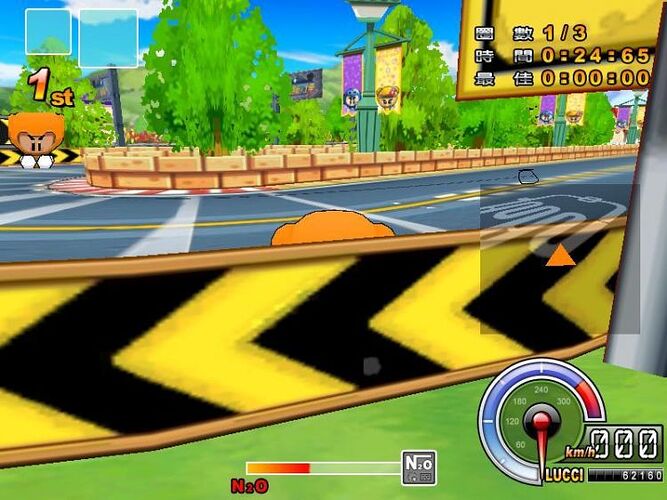Select the translucent track minimap
The image size is (667, 500).
[x=559, y=258]
